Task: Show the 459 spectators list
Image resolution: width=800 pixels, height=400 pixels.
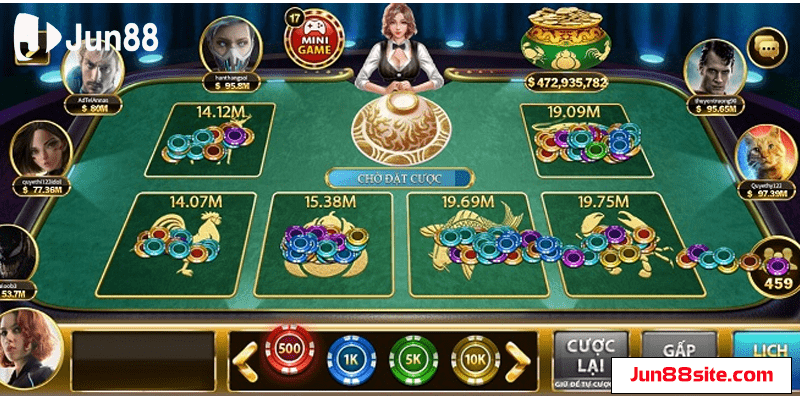Action: 776,265
